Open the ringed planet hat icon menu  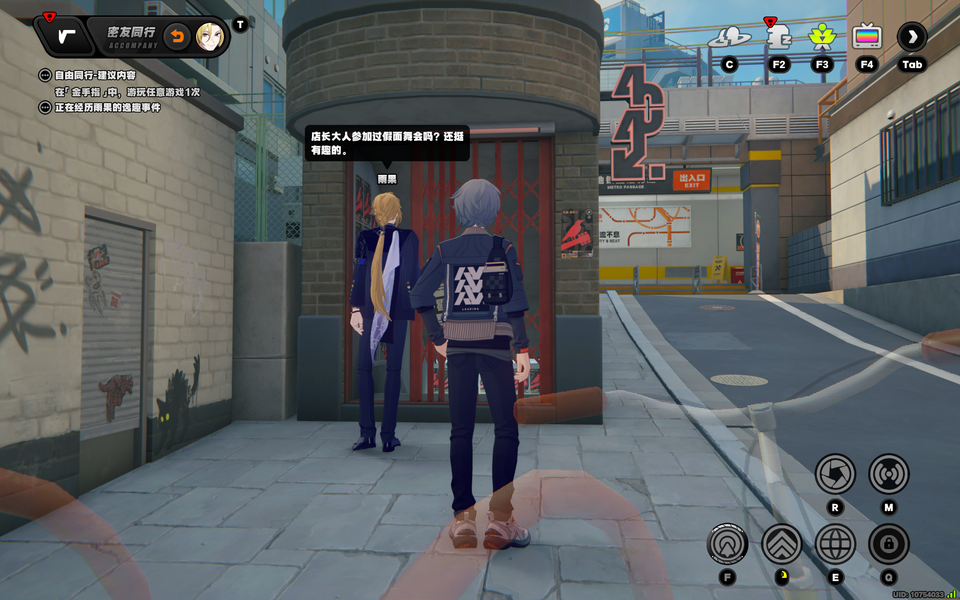click(x=729, y=38)
